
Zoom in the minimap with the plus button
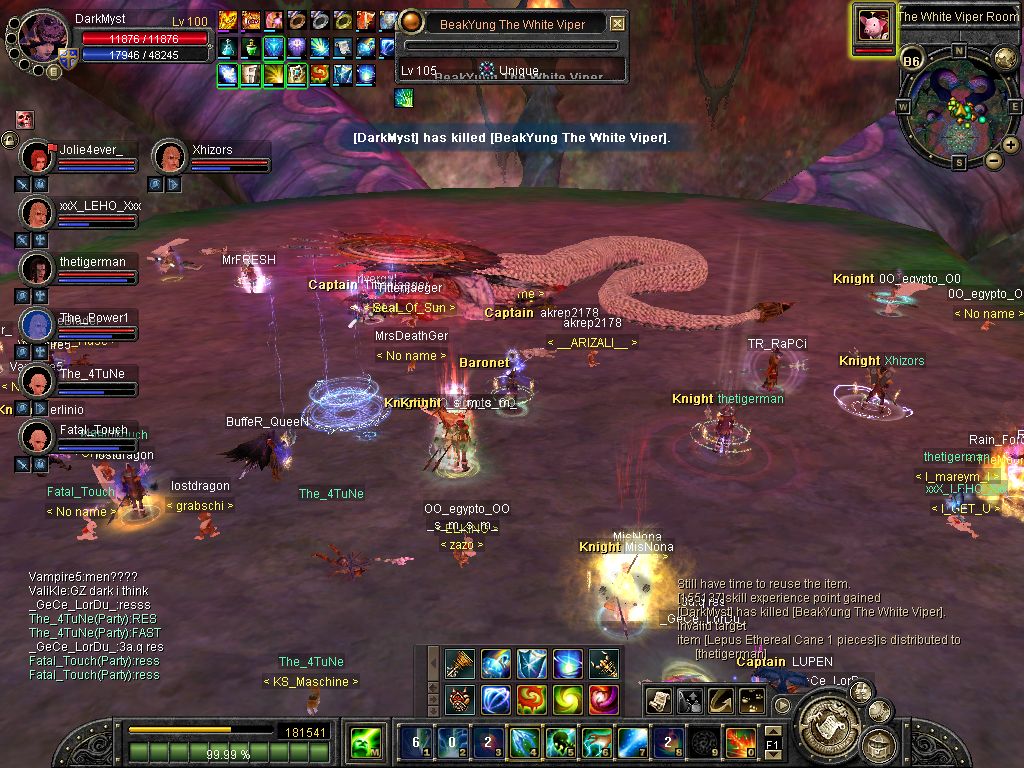click(x=1010, y=145)
